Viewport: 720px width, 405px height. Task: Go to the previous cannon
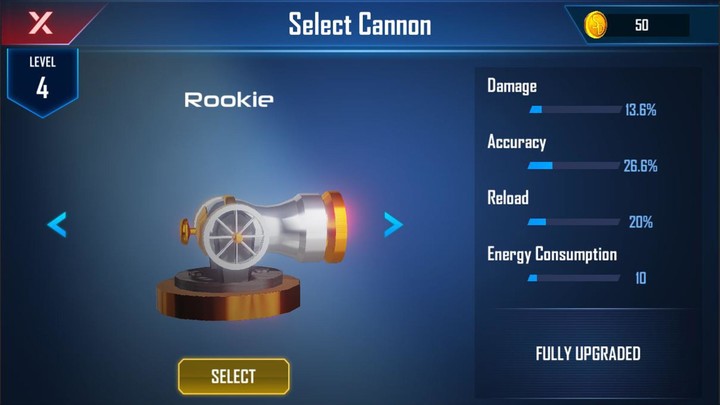57,224
